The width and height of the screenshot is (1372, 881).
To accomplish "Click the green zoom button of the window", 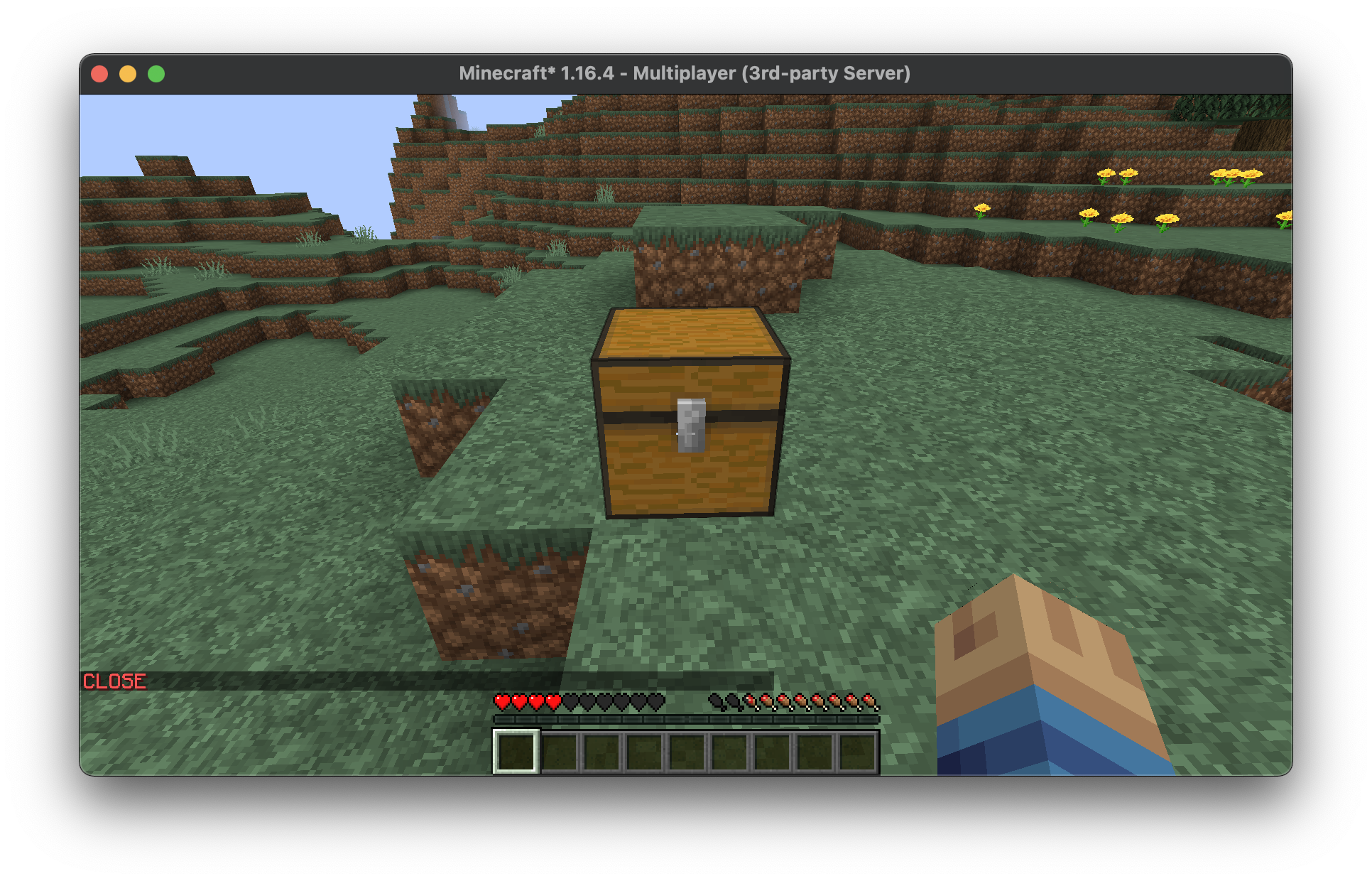I will click(x=156, y=73).
